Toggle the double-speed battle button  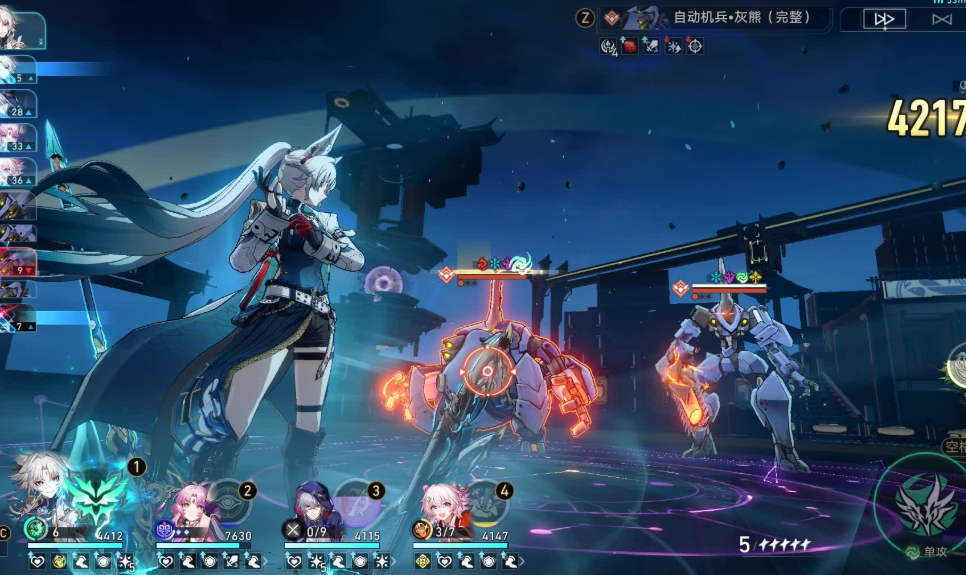[884, 19]
